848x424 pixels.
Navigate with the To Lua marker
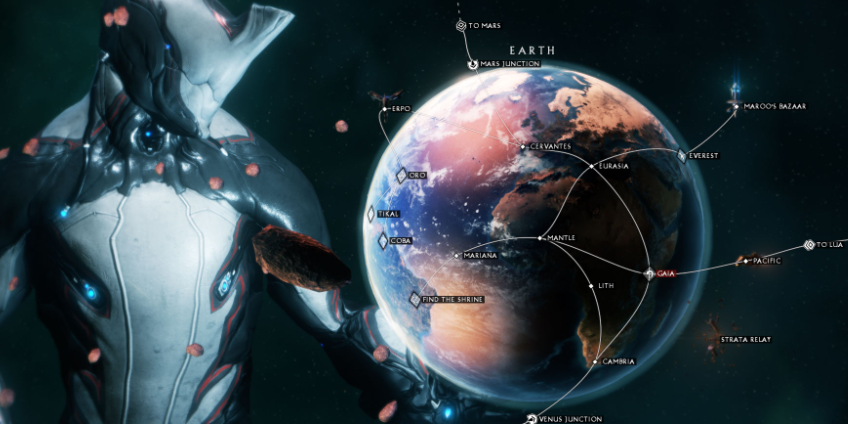[x=809, y=244]
